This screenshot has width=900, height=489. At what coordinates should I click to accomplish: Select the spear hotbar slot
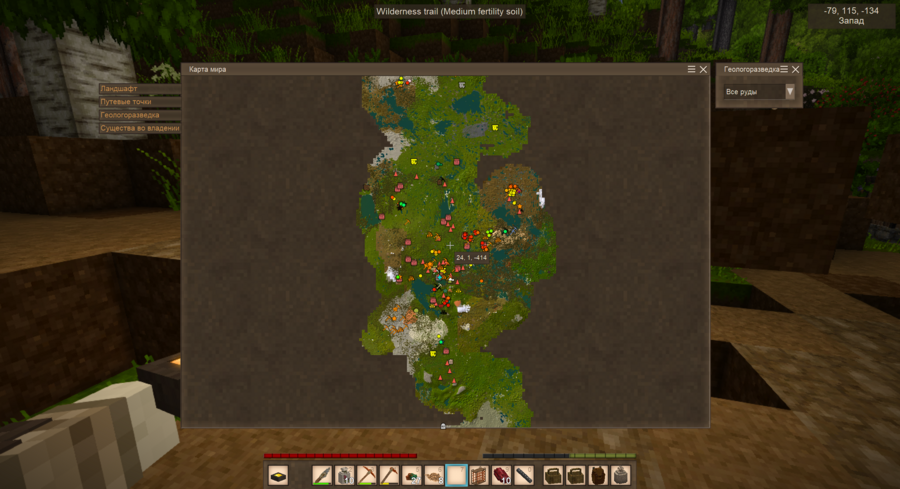[322, 475]
